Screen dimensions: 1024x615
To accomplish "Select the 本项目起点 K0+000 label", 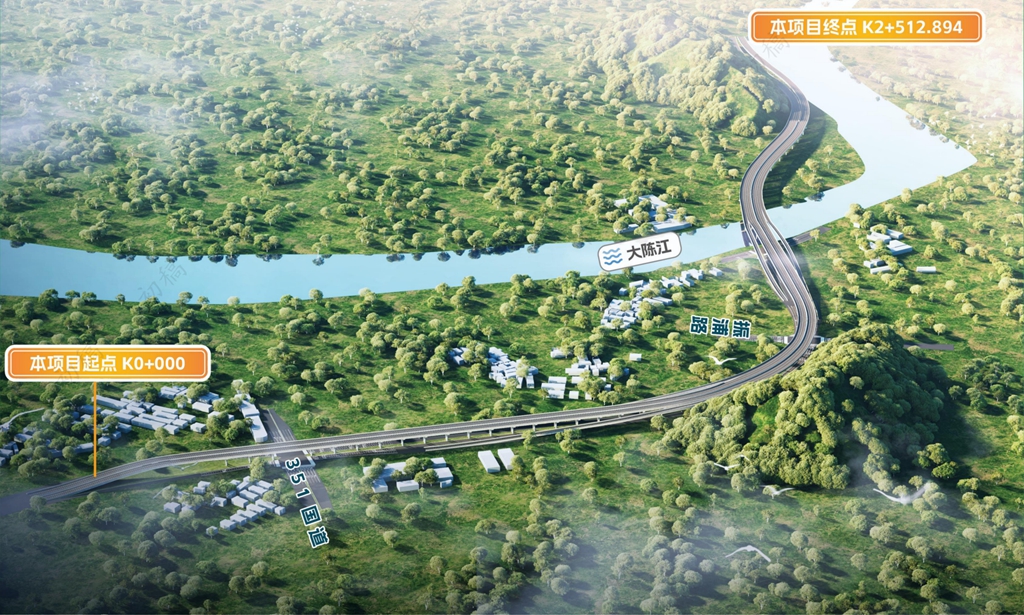I will coord(108,364).
